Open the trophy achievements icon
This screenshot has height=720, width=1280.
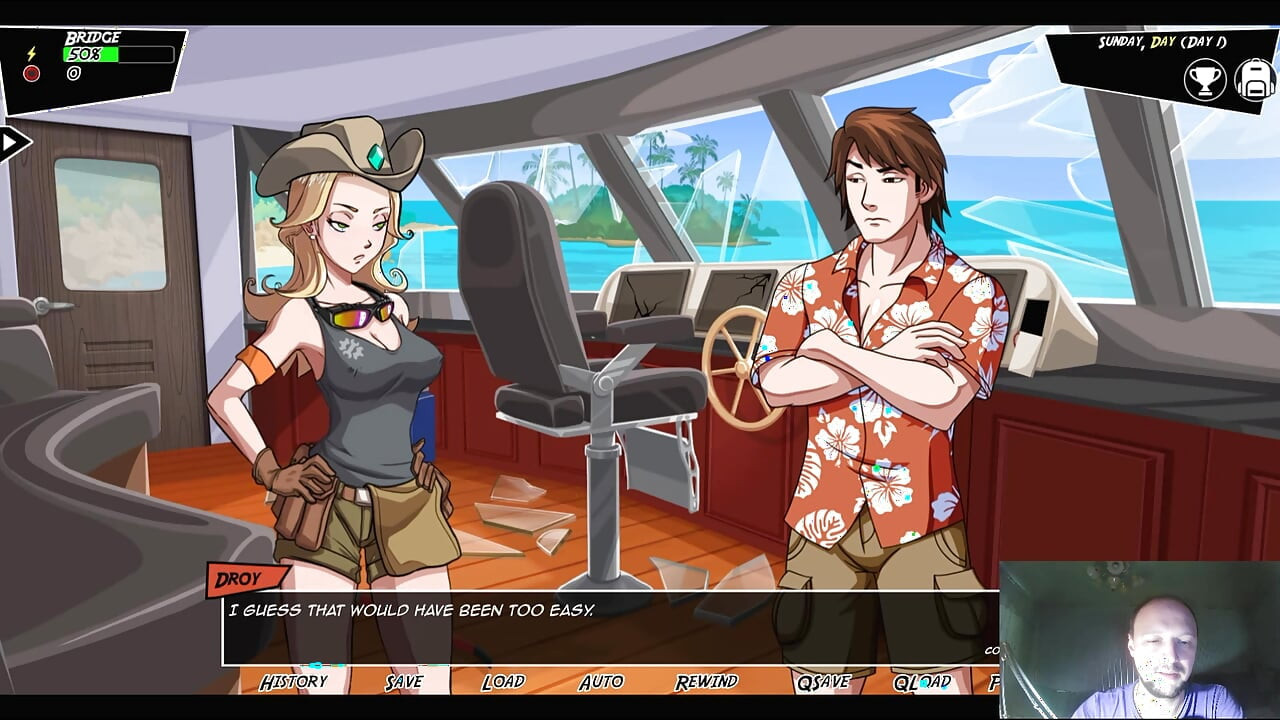coord(1205,80)
